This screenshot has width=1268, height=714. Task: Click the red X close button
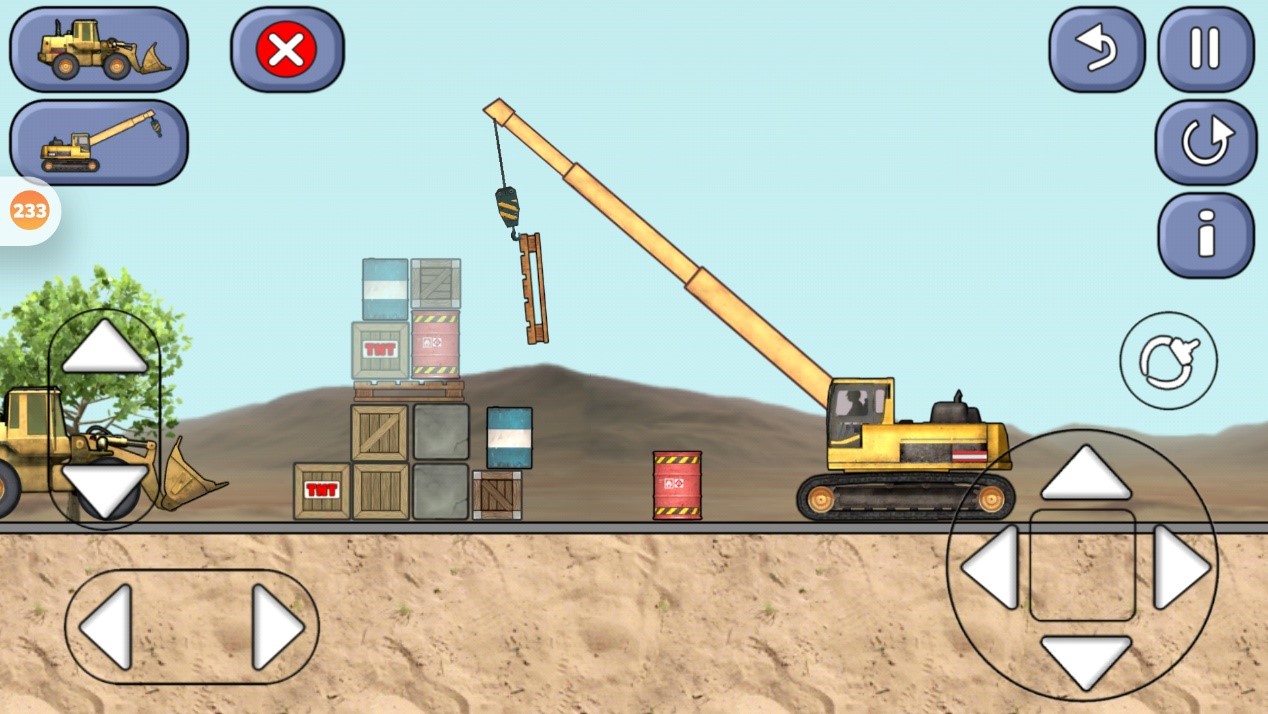coord(287,49)
